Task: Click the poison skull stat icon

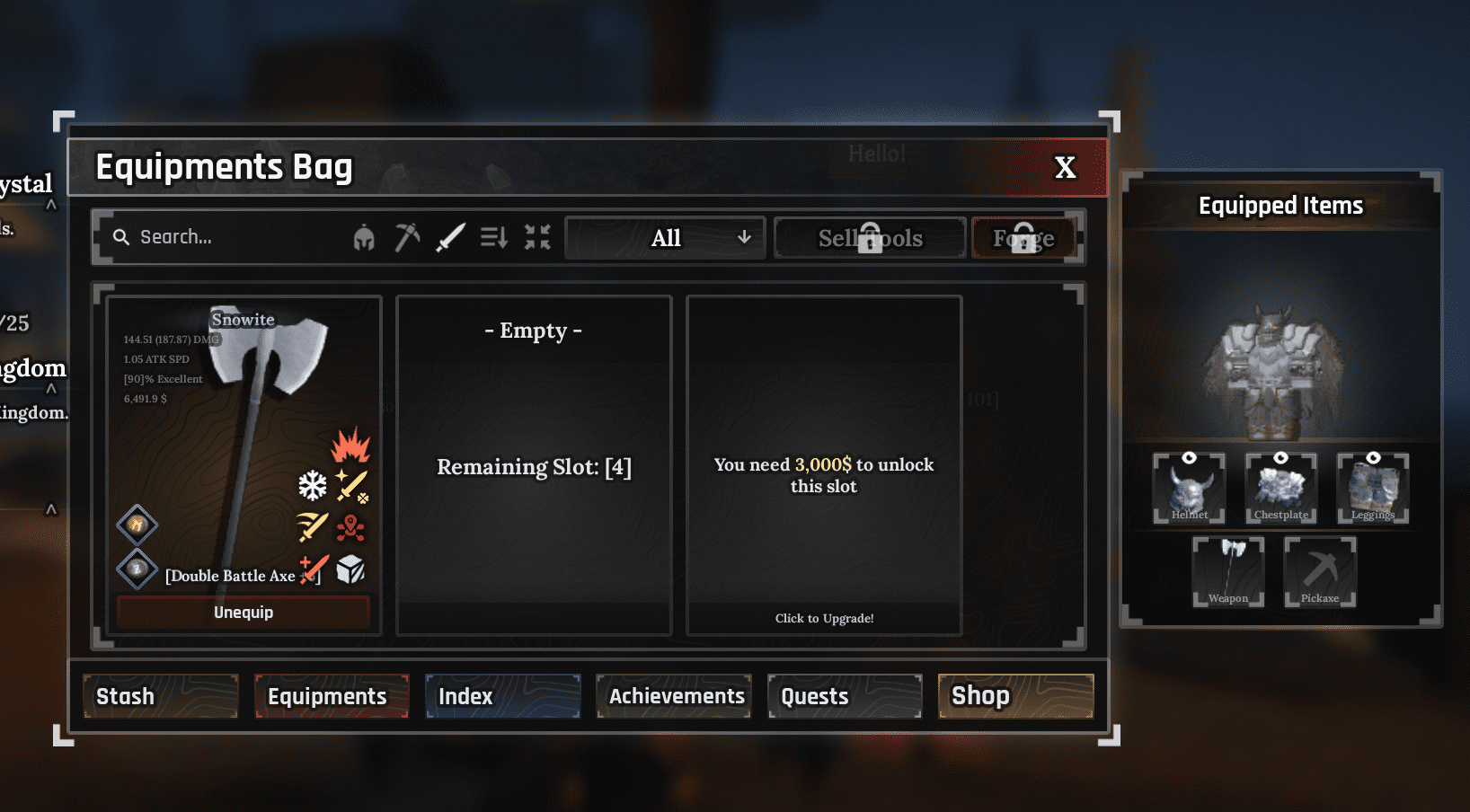Action: [350, 529]
